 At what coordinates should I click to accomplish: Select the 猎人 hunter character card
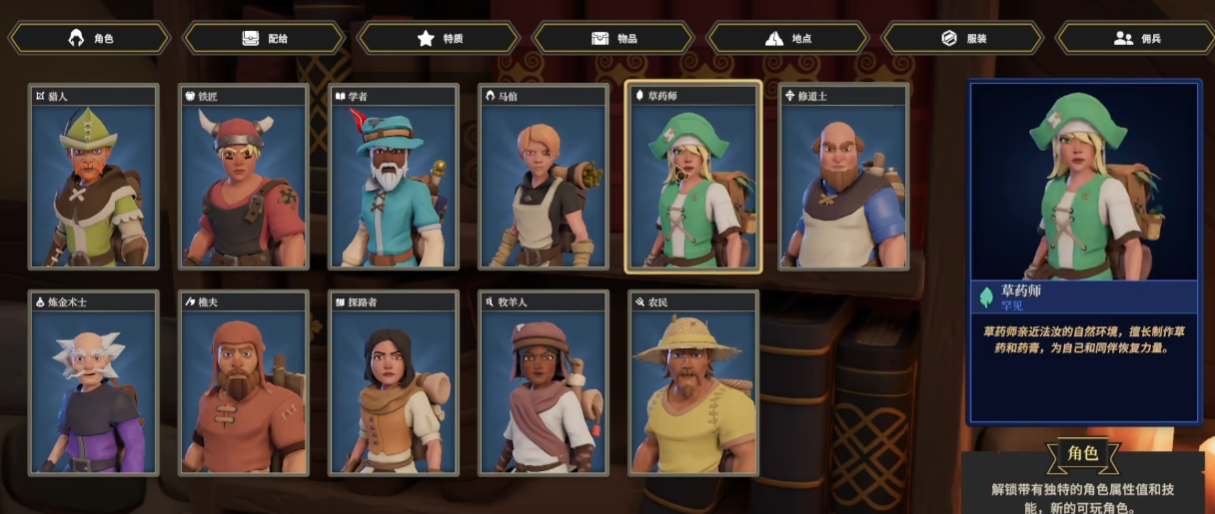pos(94,177)
